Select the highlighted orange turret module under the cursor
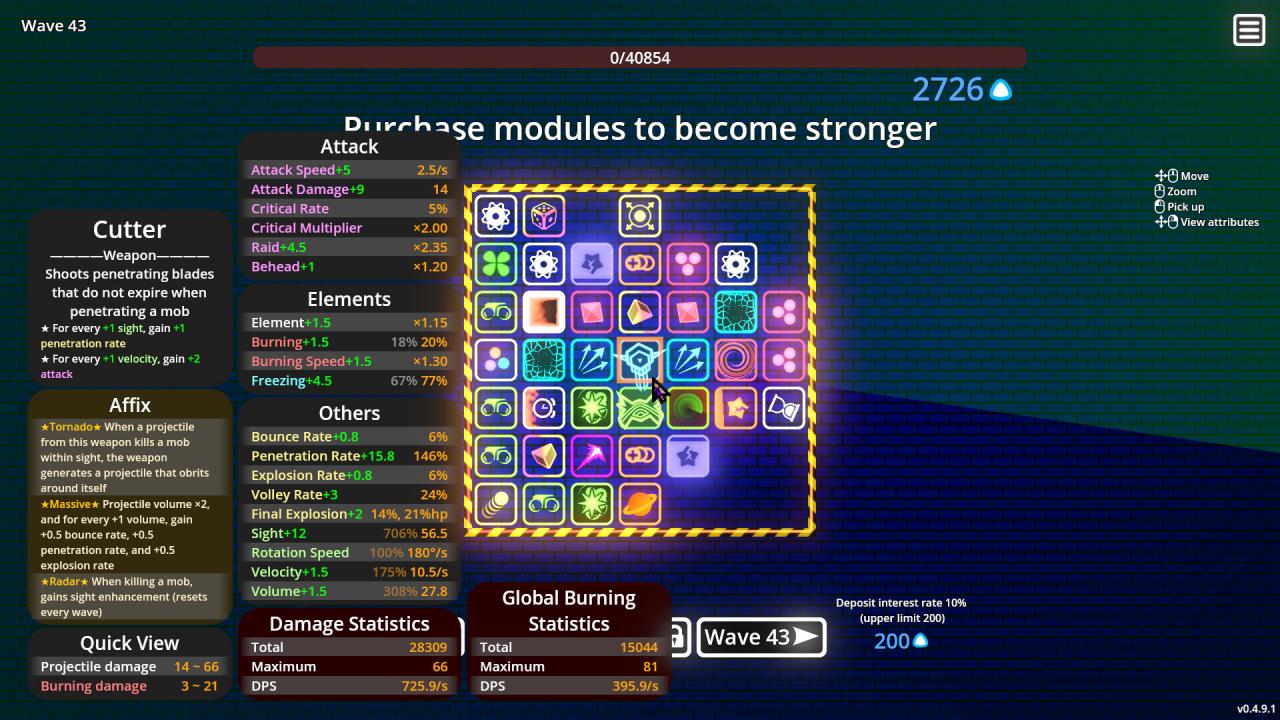The width and height of the screenshot is (1280, 720). [640, 360]
